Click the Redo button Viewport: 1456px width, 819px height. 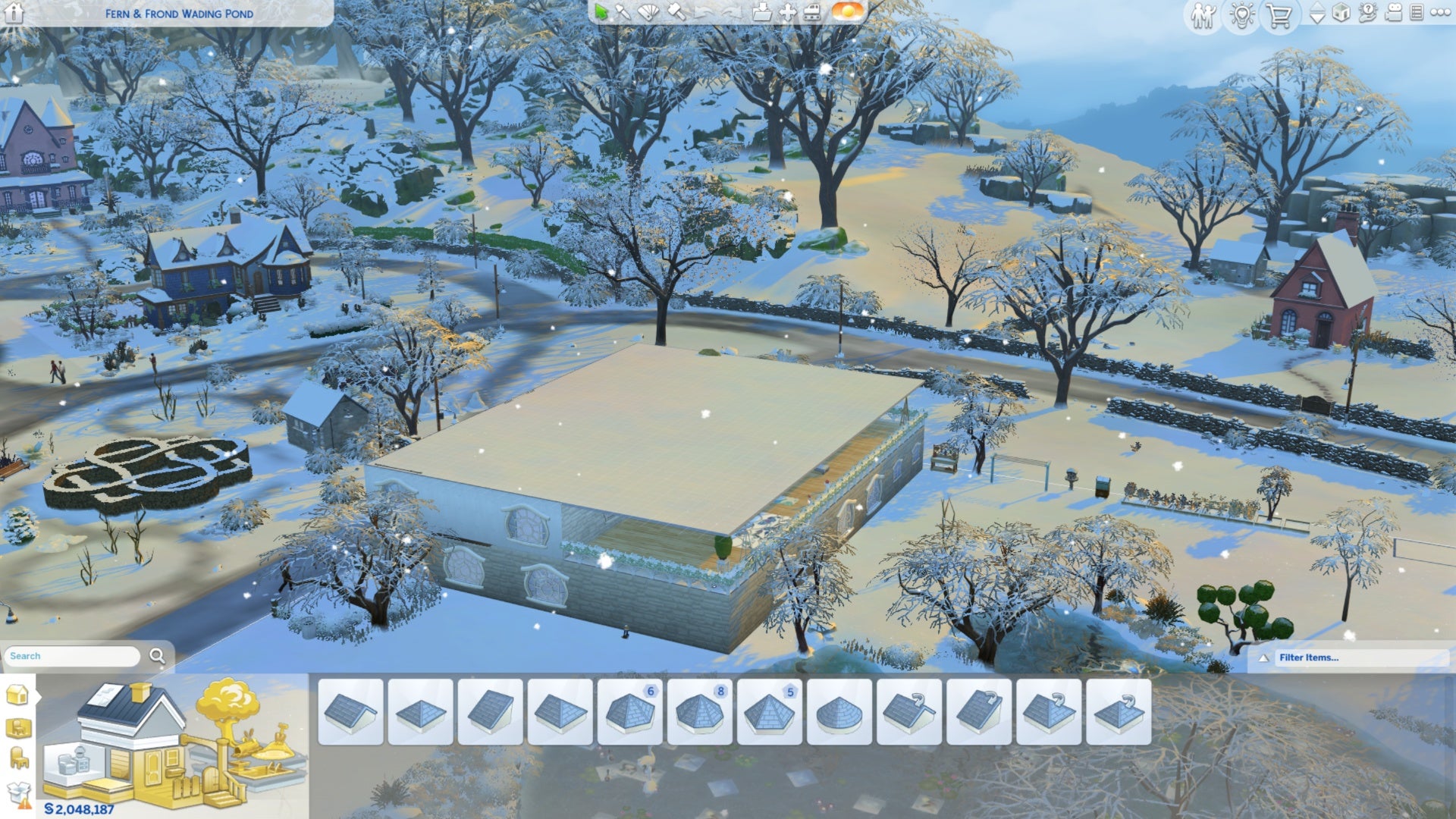732,11
